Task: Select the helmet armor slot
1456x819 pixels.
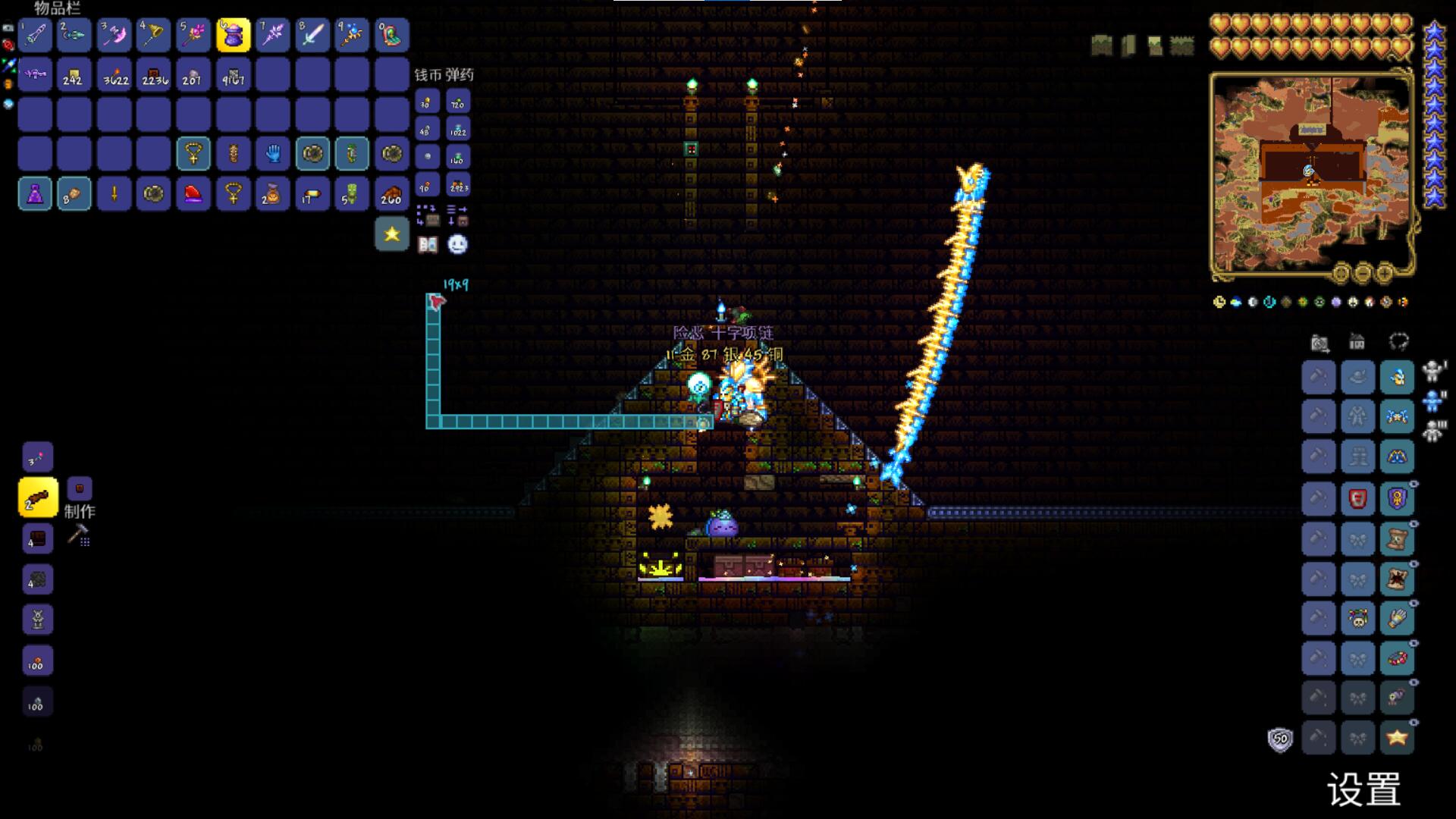Action: (x=1397, y=377)
